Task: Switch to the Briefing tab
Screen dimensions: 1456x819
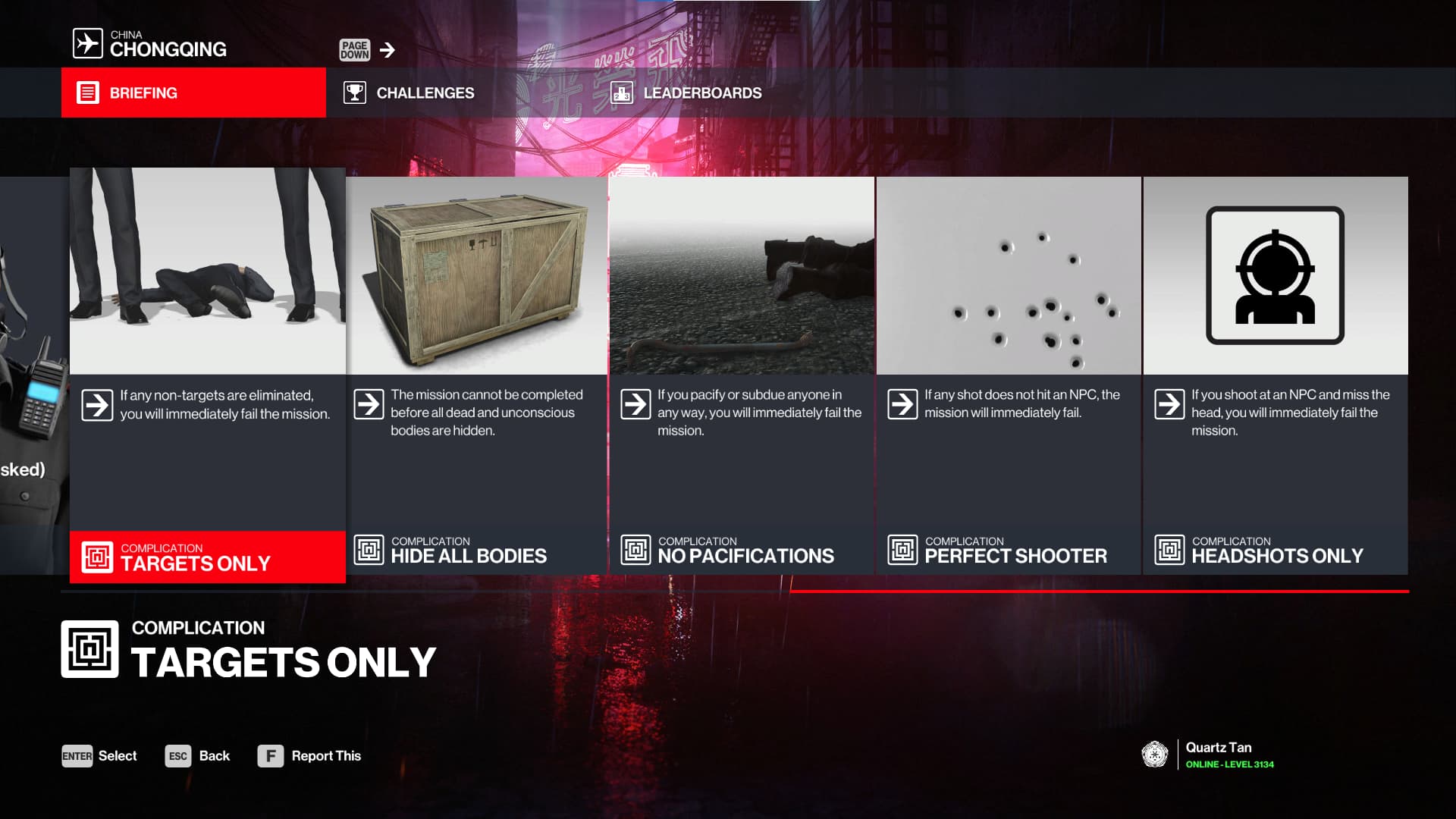Action: point(193,93)
